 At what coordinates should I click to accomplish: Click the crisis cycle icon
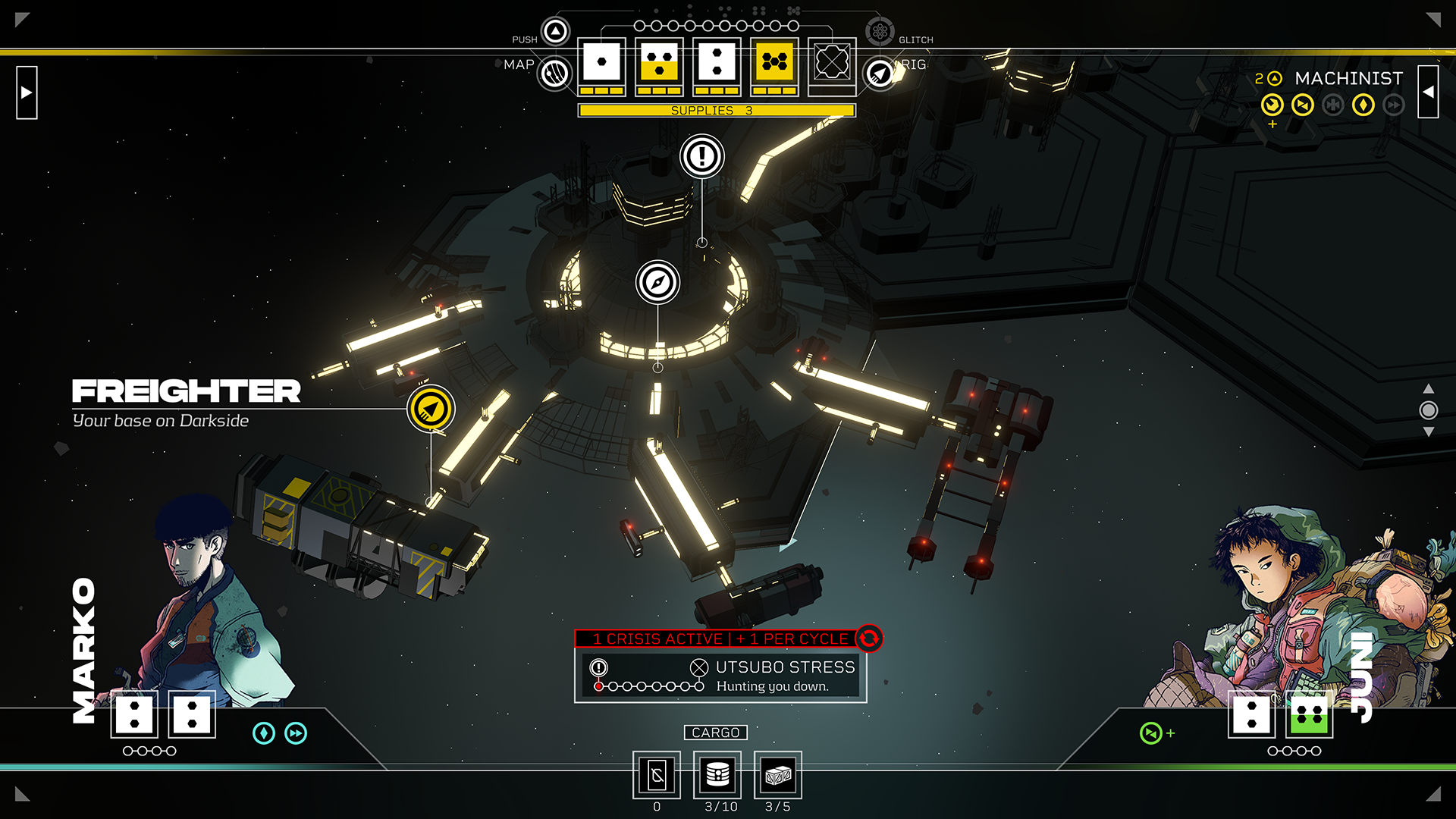pos(869,639)
